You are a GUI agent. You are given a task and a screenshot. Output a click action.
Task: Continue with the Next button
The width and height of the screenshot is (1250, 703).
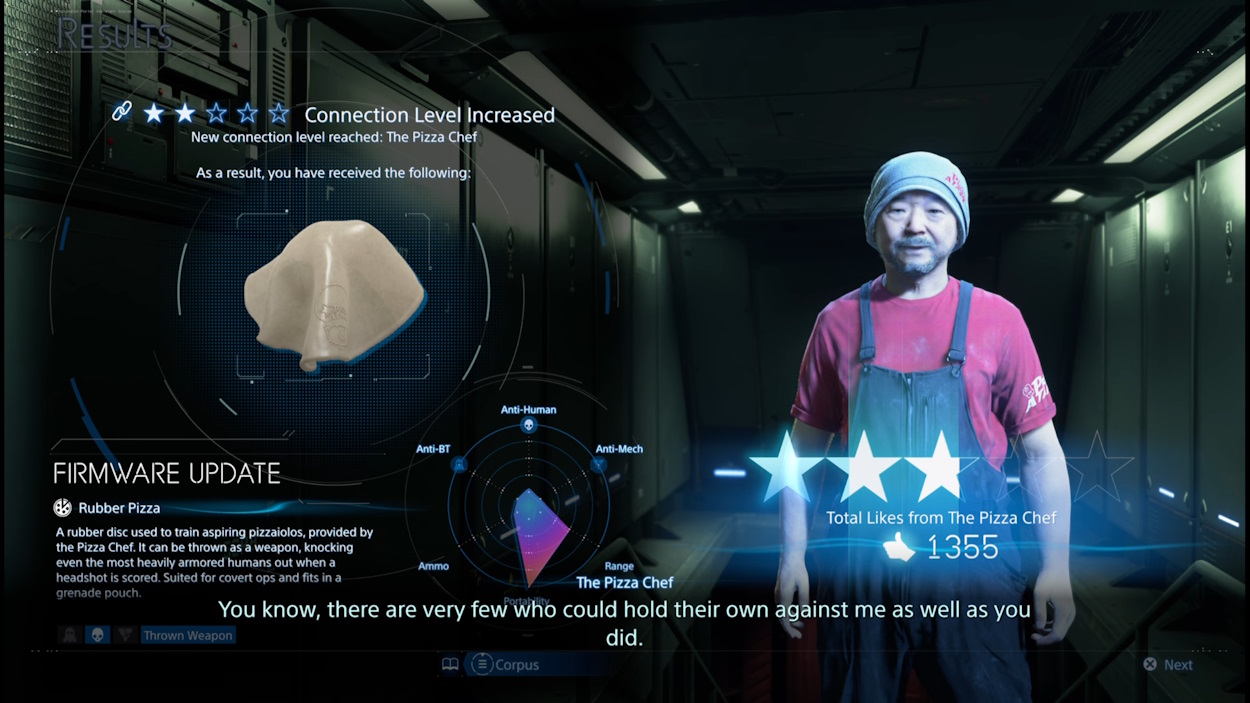tap(1168, 665)
